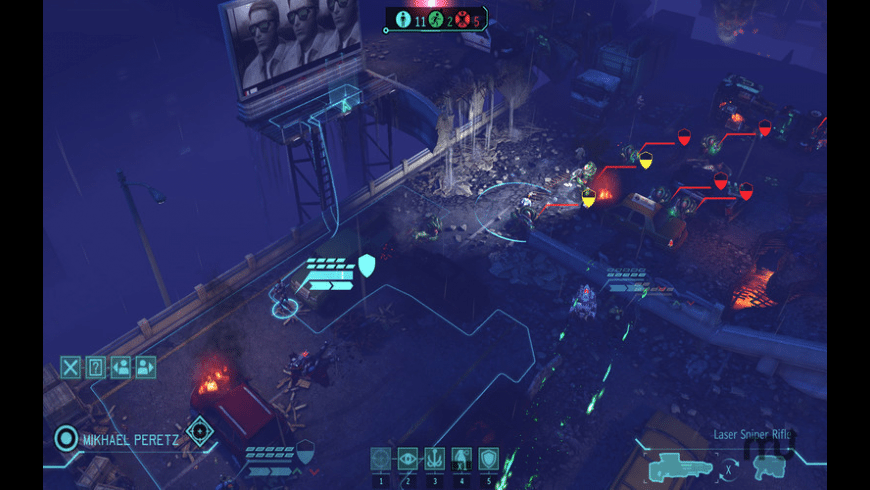Click the circle beside Mikhael Peretz's name

[66, 437]
